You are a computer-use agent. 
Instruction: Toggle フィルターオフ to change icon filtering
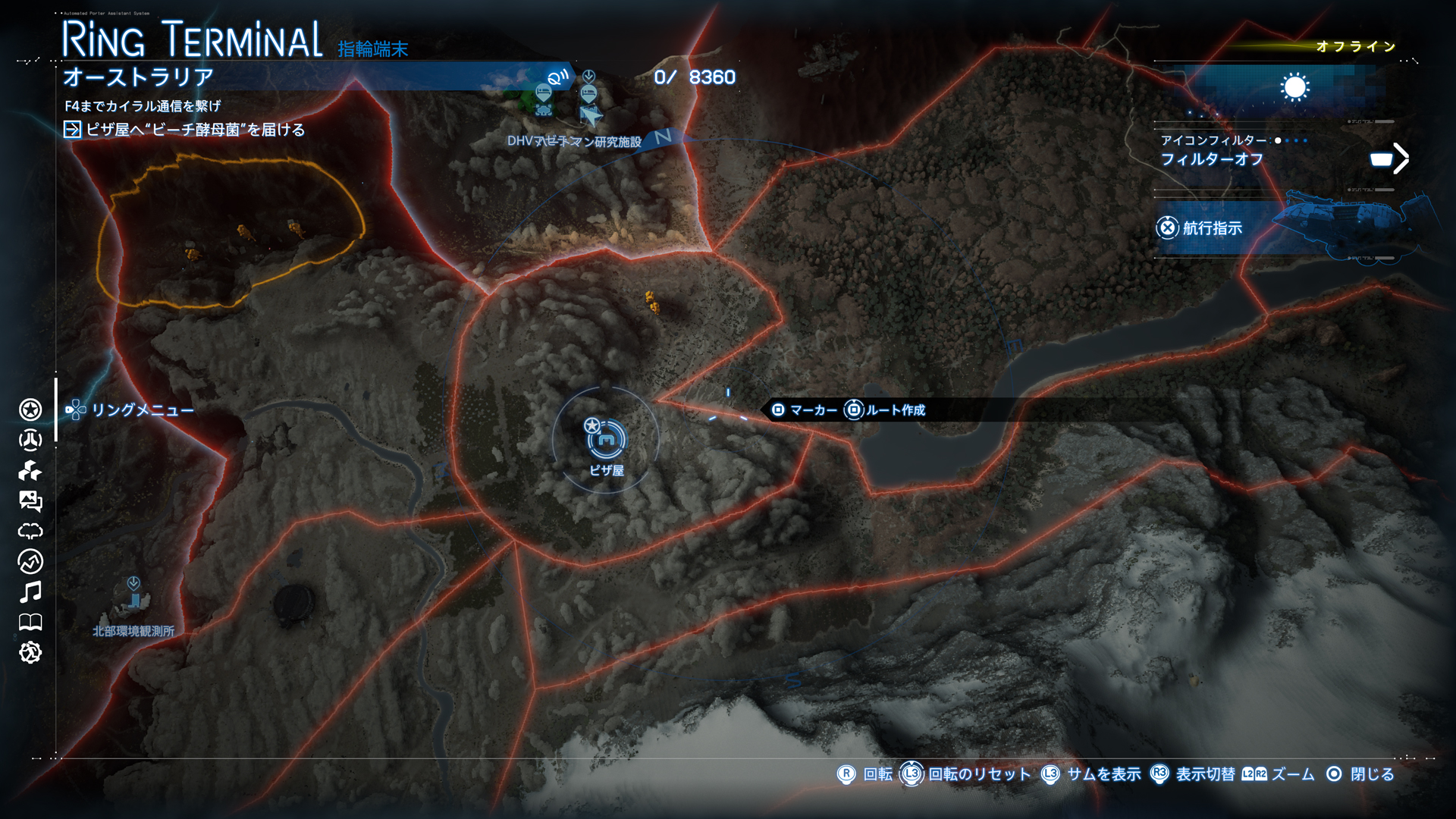click(1211, 157)
